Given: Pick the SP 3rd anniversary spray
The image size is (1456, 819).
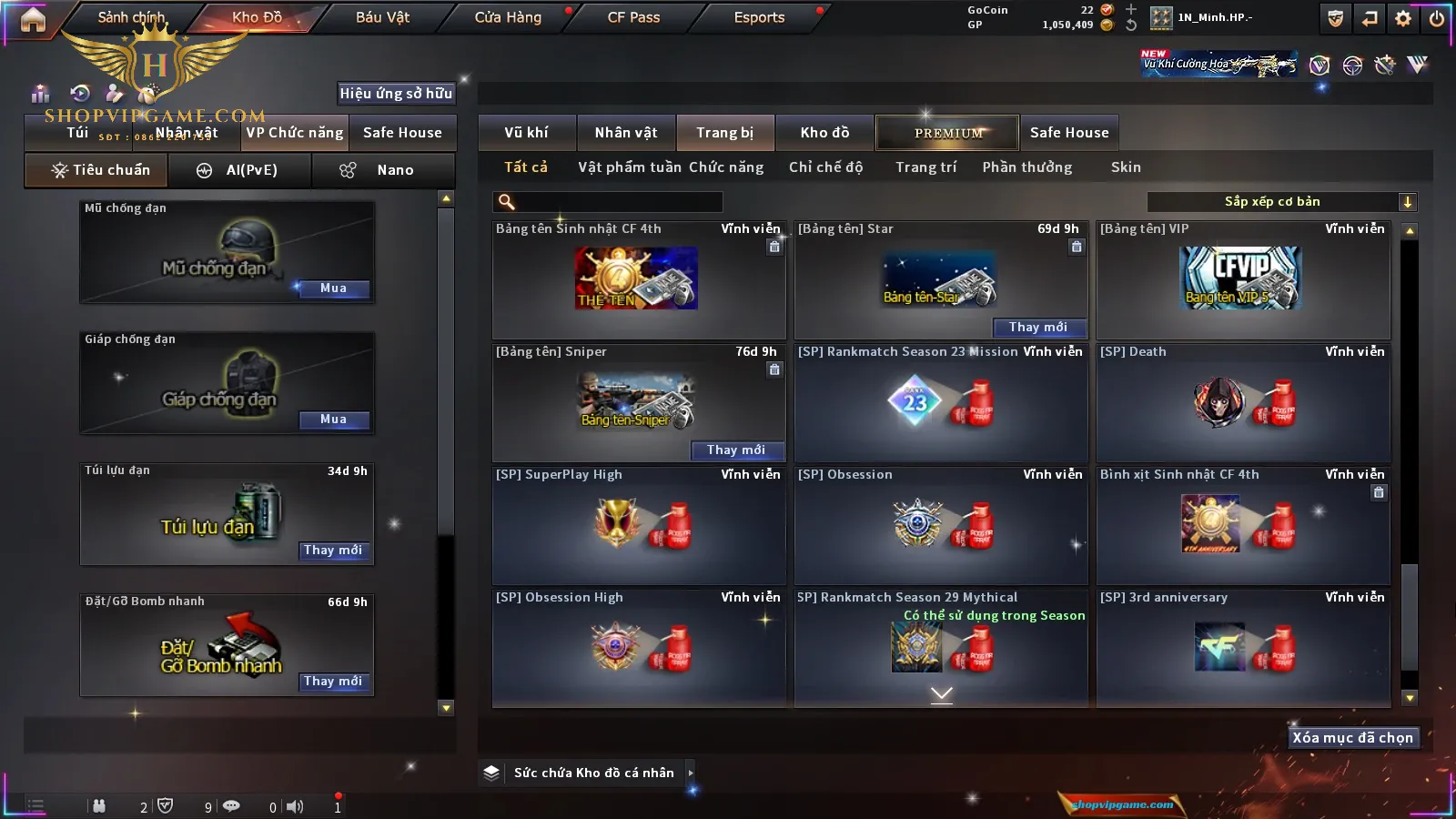Looking at the screenshot, I should 1242,648.
